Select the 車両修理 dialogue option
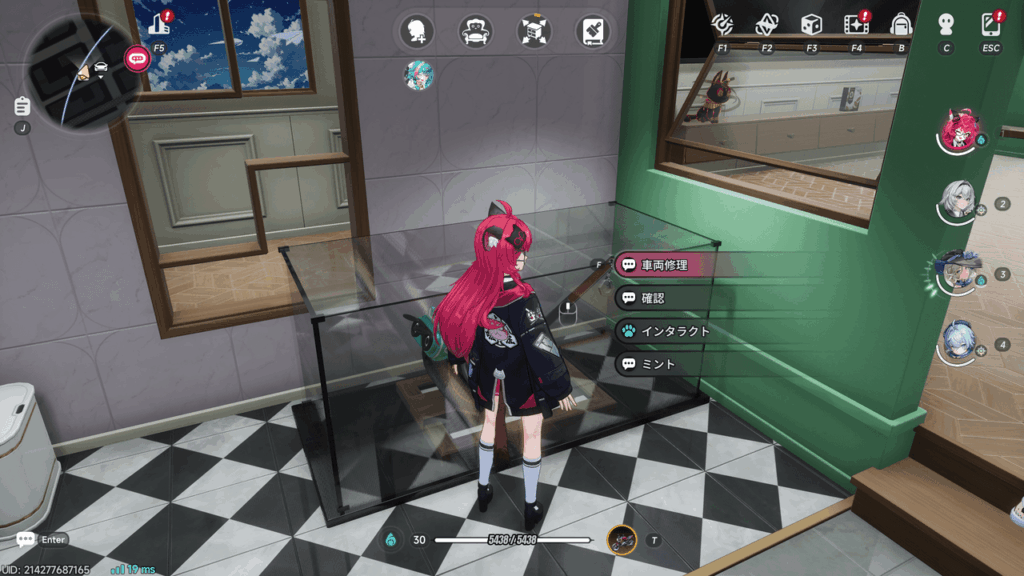Viewport: 1024px width, 576px height. [x=667, y=265]
